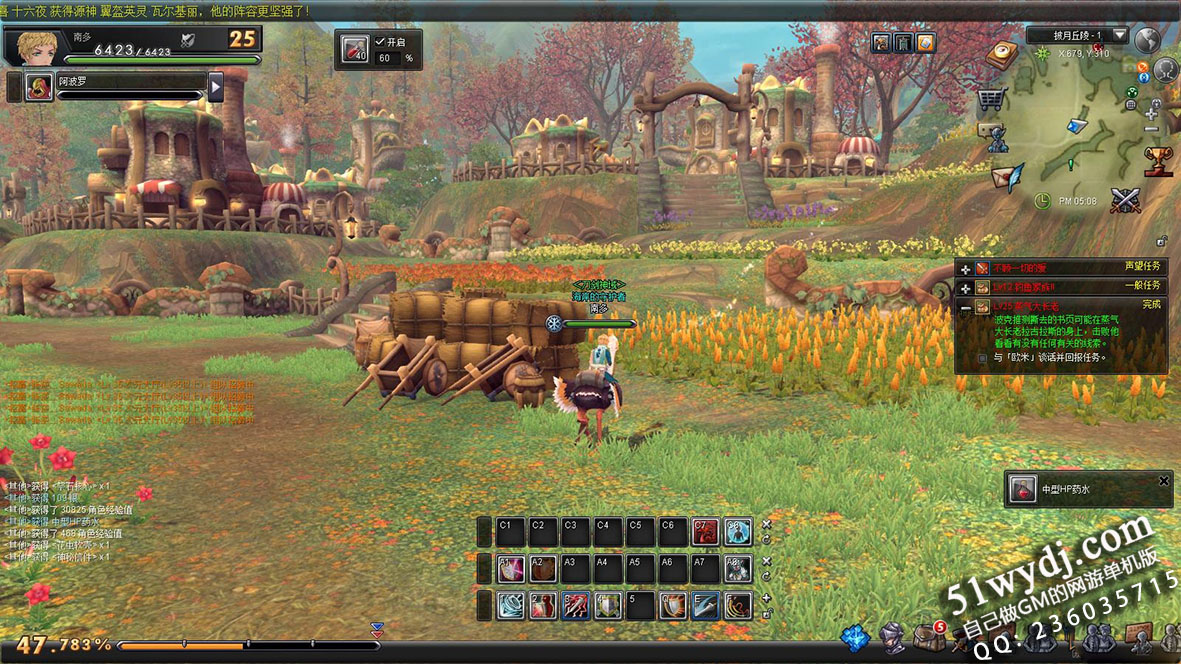Open the gold trophy rankings icon

(1157, 159)
